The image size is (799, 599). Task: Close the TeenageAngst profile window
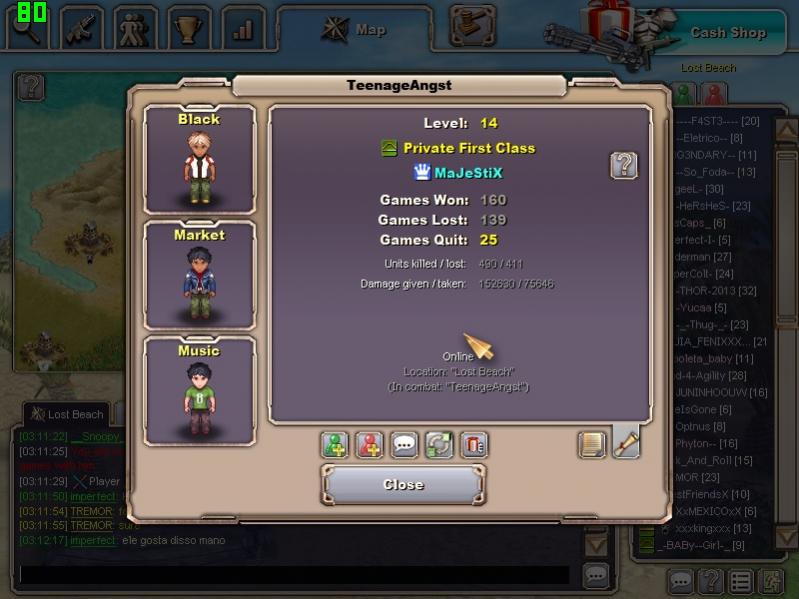point(403,485)
